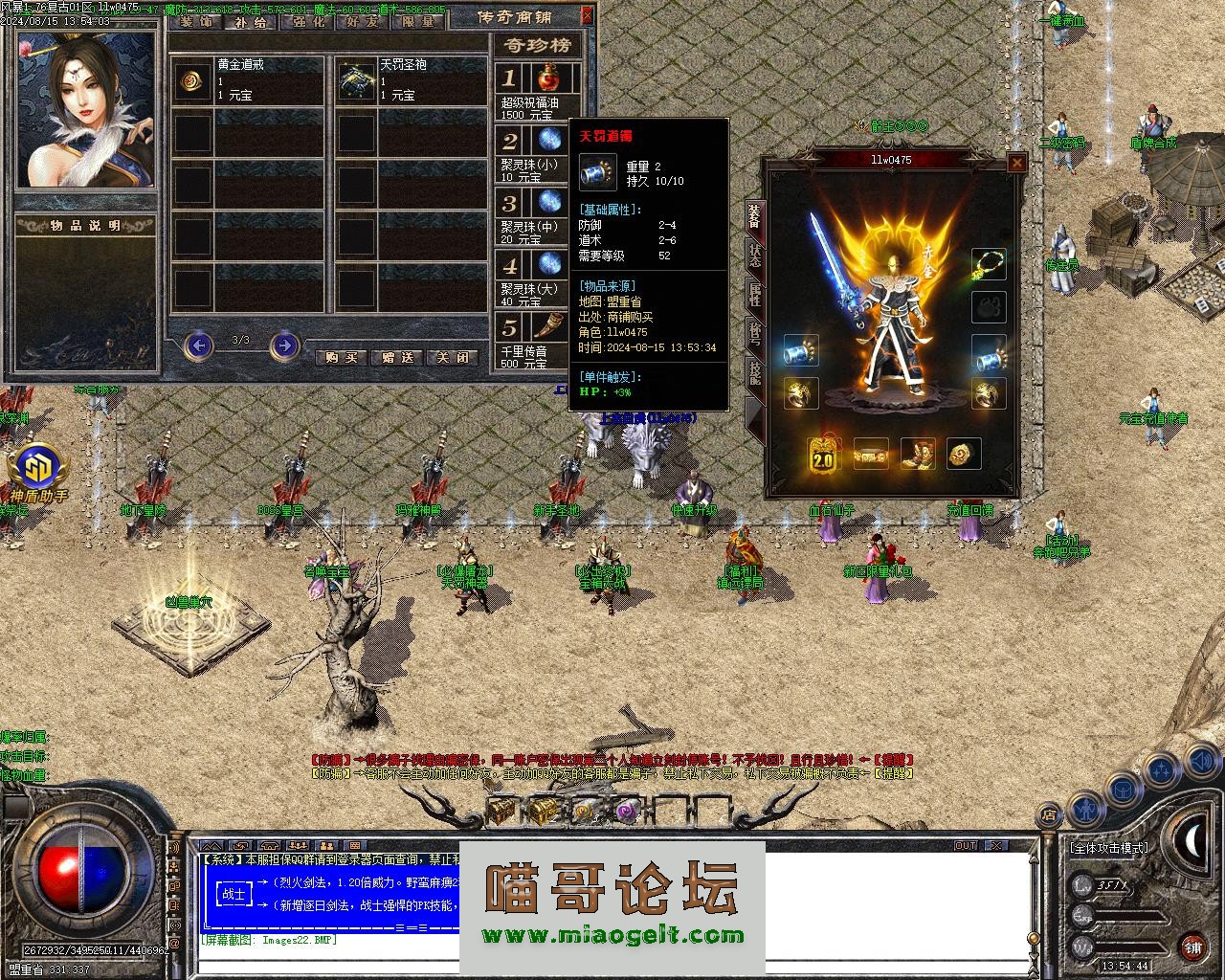Select the 好友 shop tab
The height and width of the screenshot is (980, 1225).
(363, 22)
